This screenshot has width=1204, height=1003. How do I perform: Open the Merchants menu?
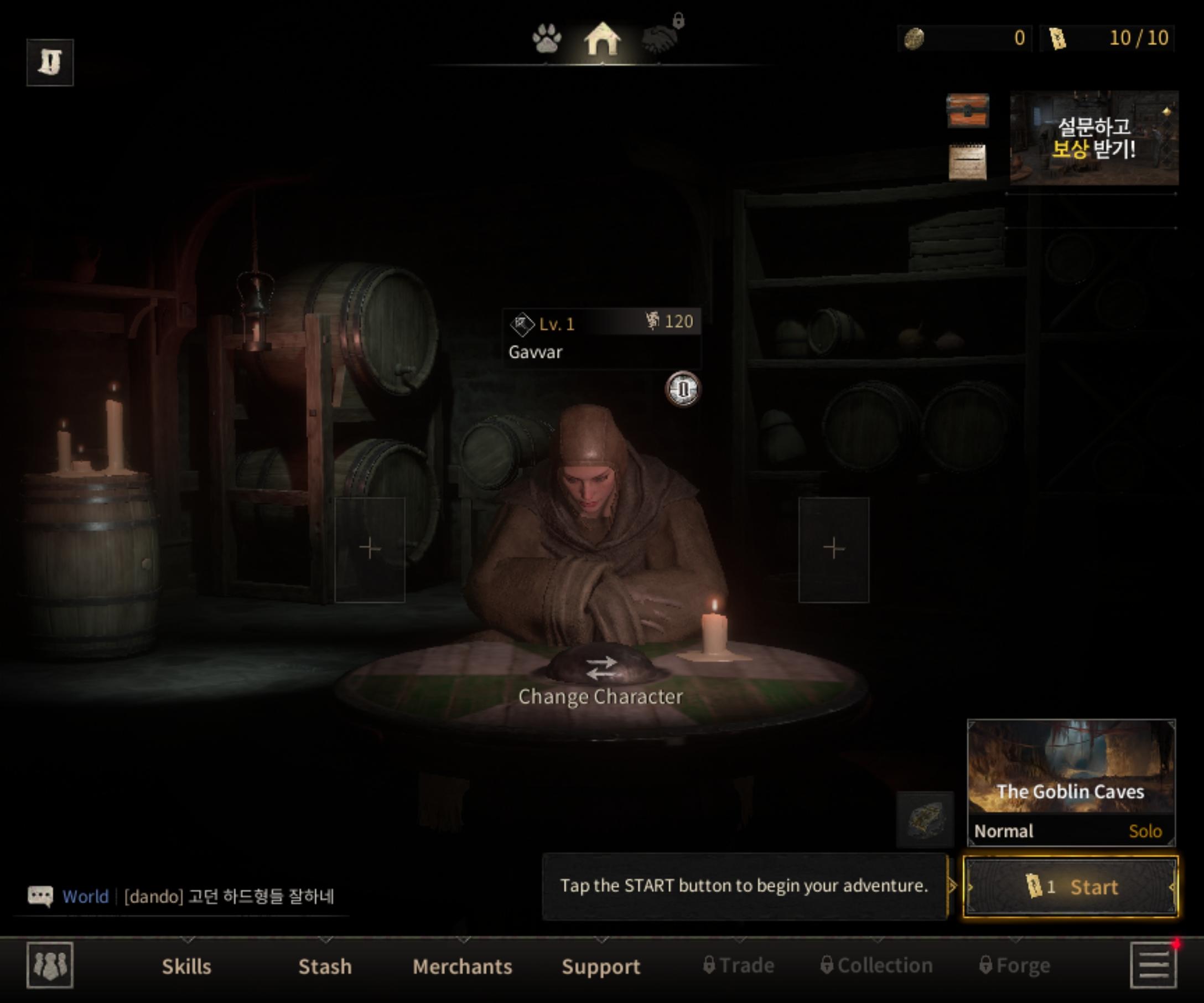(x=462, y=966)
